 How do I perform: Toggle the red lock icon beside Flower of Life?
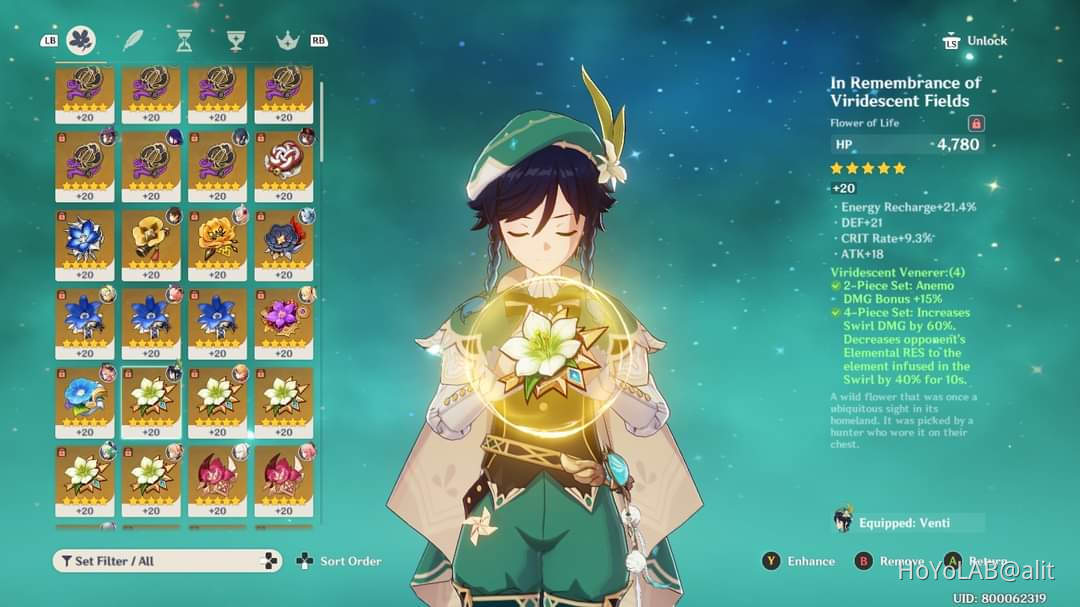(x=976, y=123)
